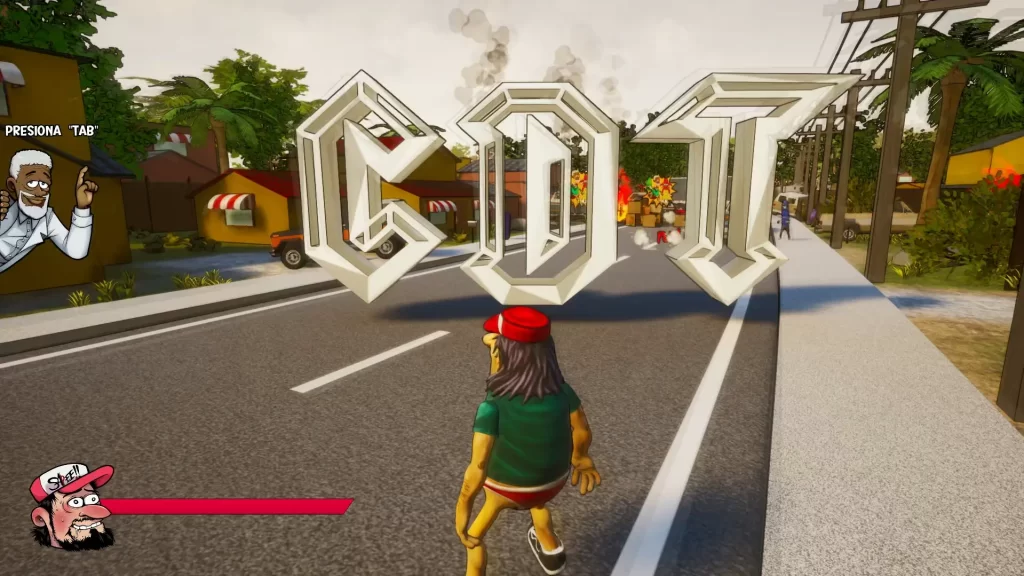Click the white-bearded old man portrait
The image size is (1024, 576).
pos(46,205)
